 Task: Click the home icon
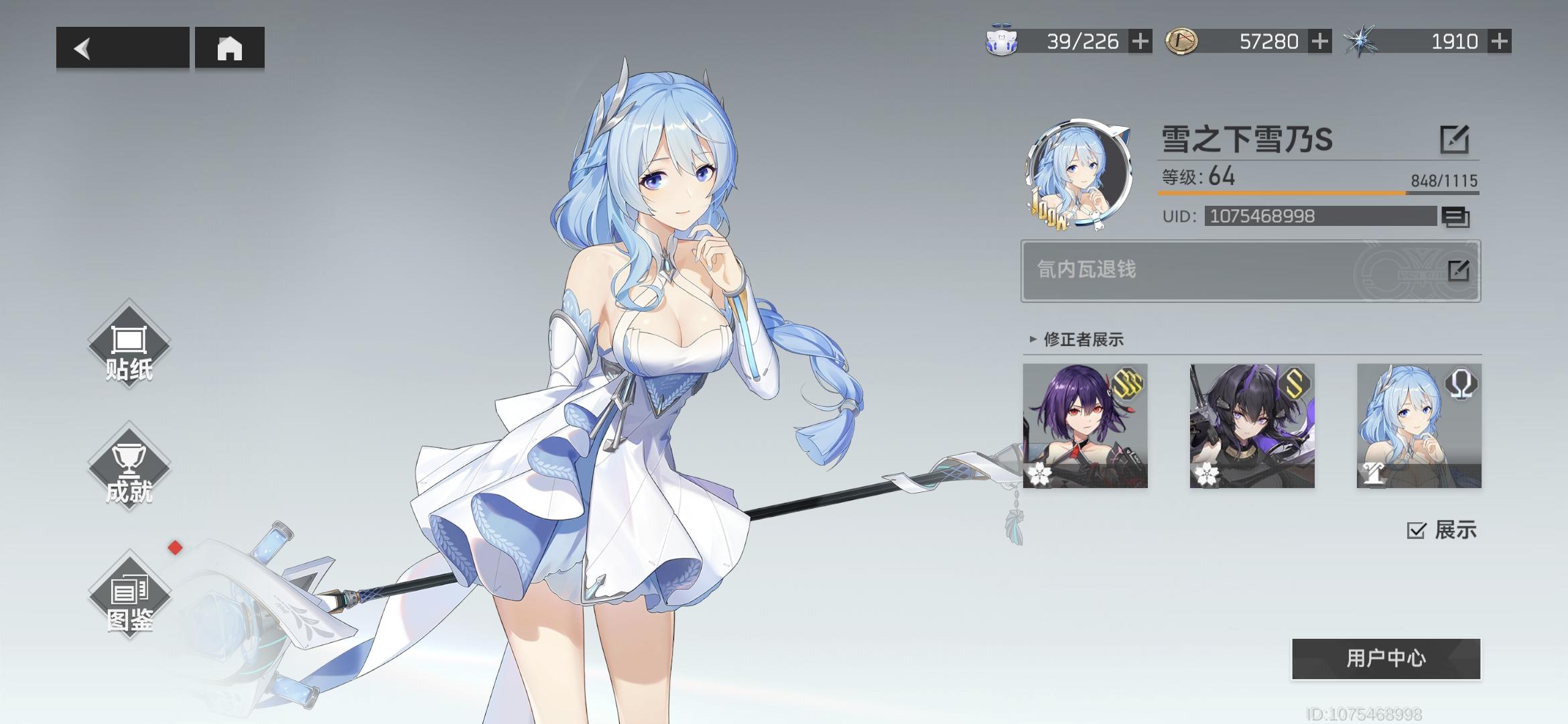pos(231,48)
